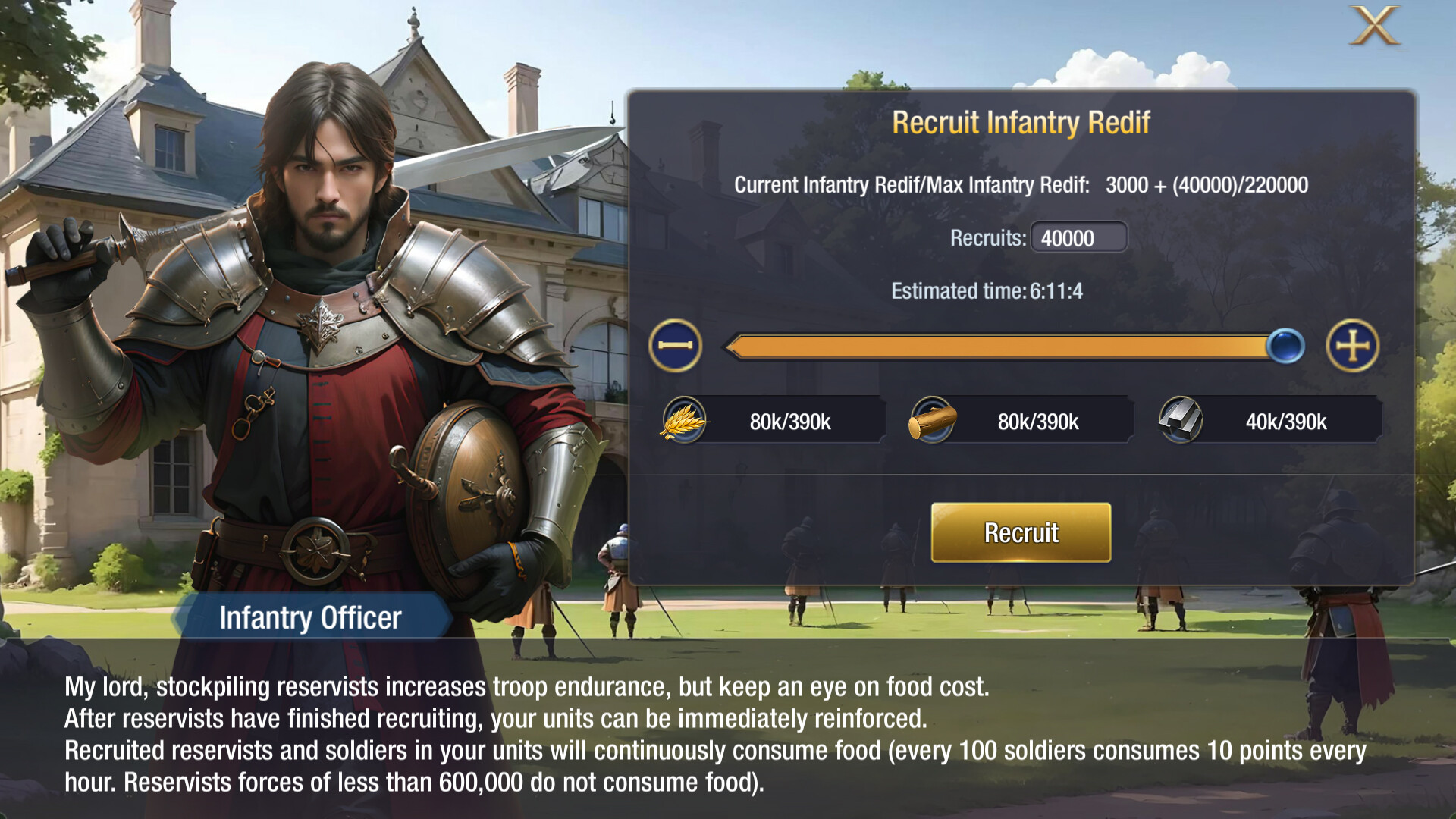This screenshot has width=1456, height=819.
Task: Click the Recruit Infantry Redif title
Action: point(1021,121)
